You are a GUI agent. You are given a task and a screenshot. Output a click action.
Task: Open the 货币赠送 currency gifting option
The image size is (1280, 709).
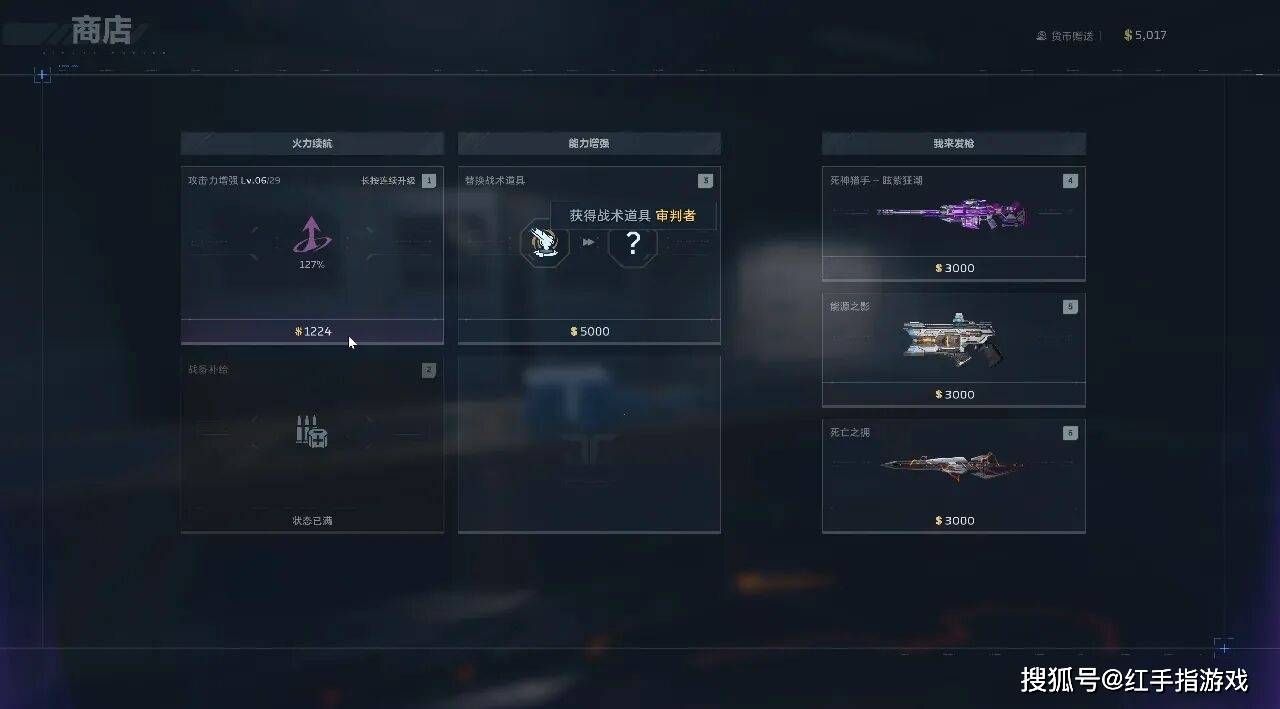coord(1066,36)
